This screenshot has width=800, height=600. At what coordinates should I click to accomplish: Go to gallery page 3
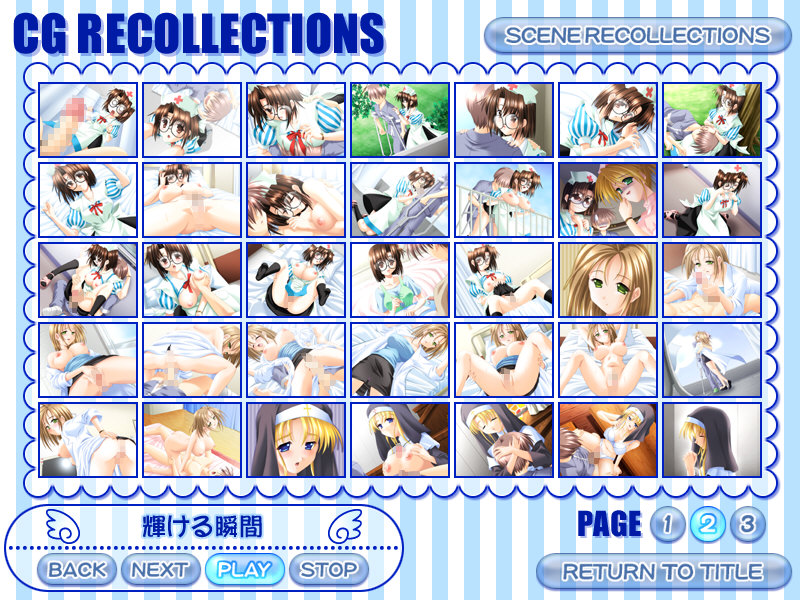746,524
